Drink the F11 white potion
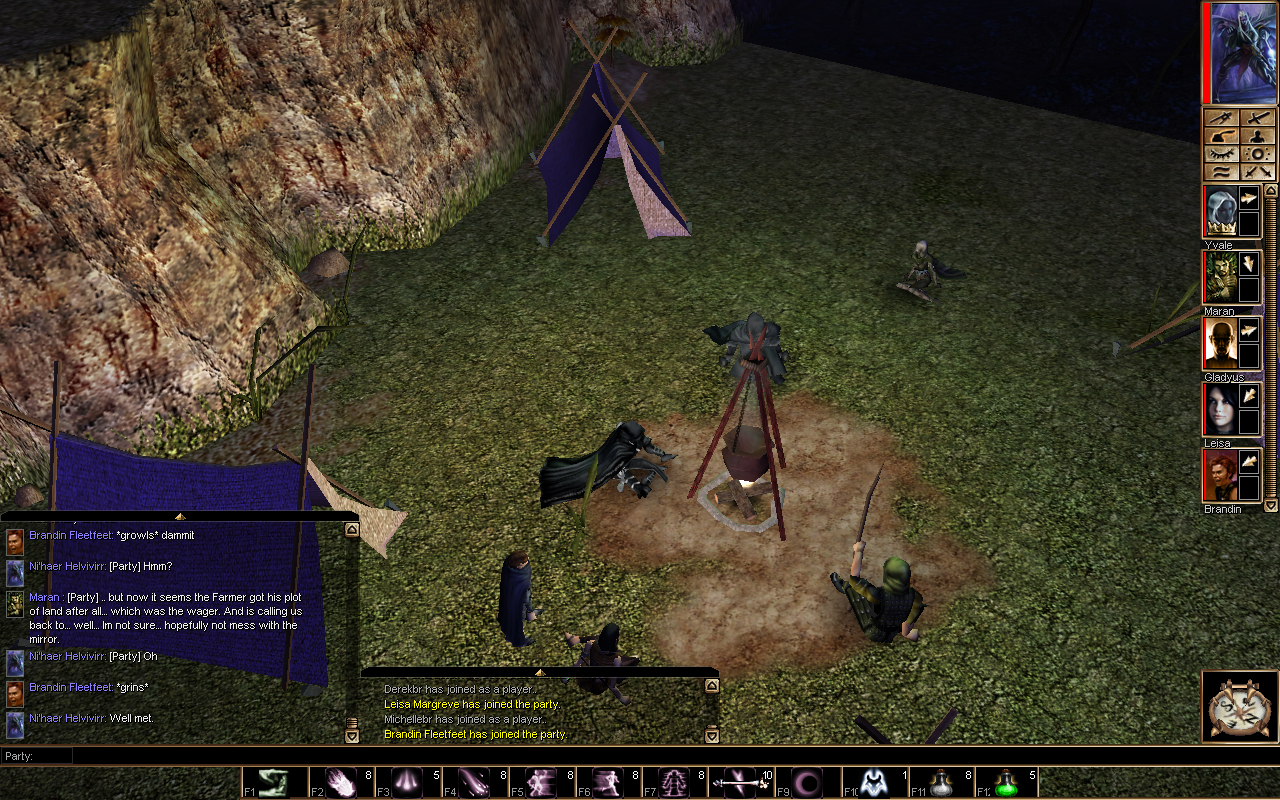The width and height of the screenshot is (1280, 800). click(x=940, y=782)
